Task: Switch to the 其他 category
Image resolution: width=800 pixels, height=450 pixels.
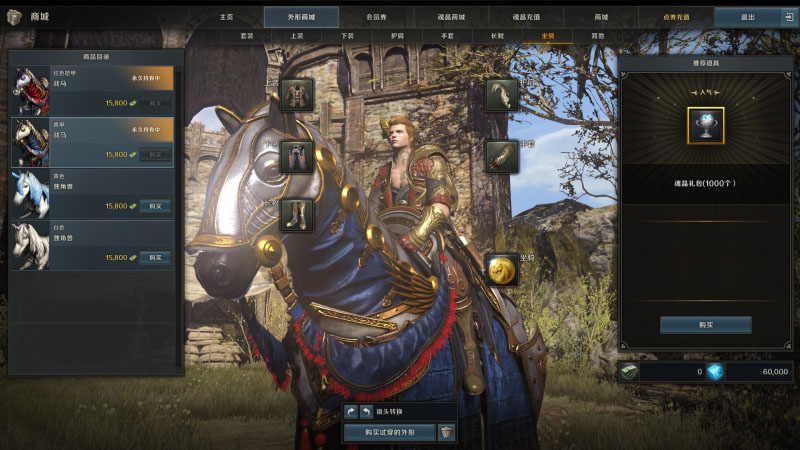Action: (598, 36)
